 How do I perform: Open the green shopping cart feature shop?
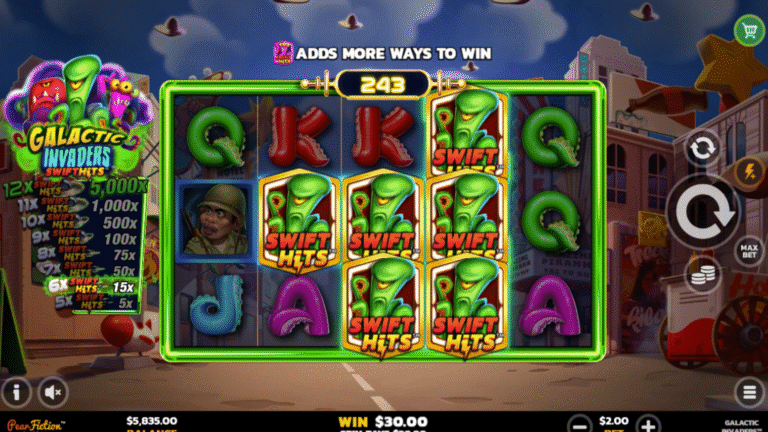[748, 30]
